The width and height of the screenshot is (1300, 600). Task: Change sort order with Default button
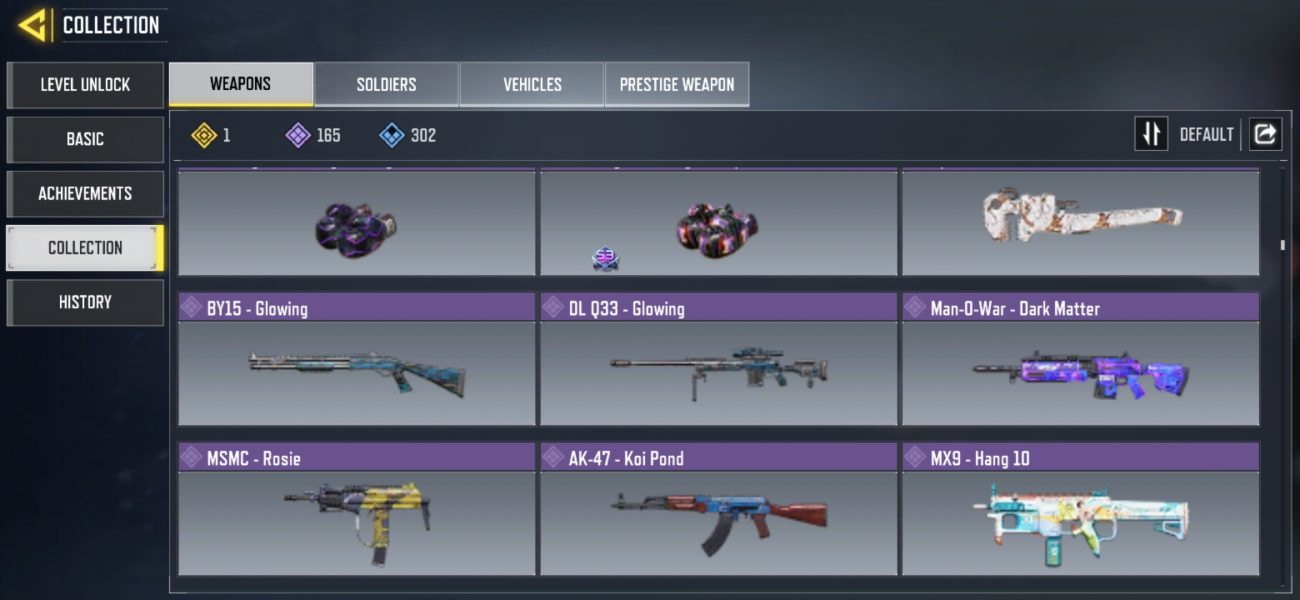1151,134
